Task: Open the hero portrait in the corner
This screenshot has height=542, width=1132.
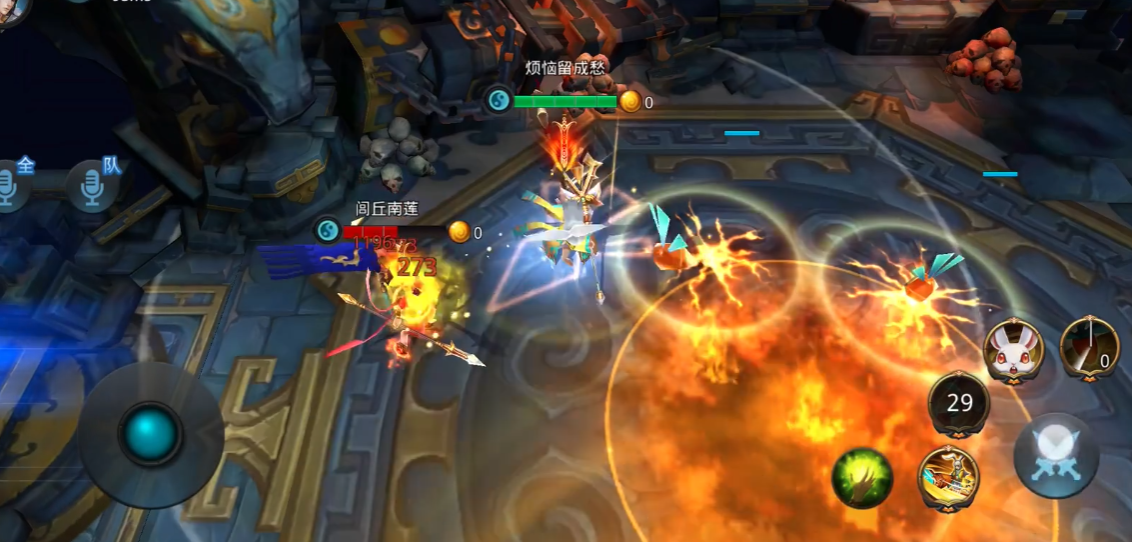Action: point(10,10)
